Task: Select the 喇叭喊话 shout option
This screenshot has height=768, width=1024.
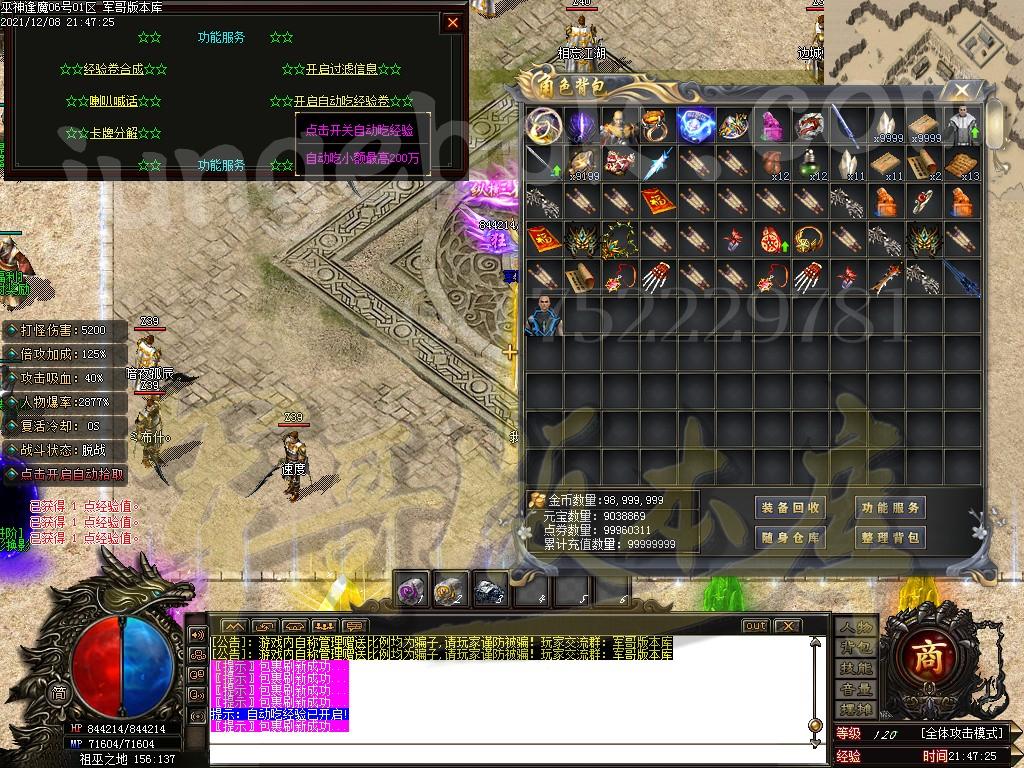Action: point(115,101)
